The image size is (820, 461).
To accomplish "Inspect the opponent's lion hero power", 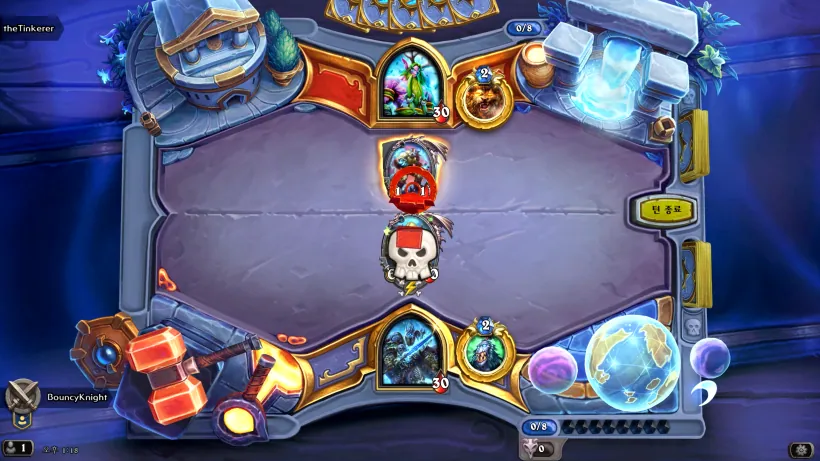I will [483, 97].
